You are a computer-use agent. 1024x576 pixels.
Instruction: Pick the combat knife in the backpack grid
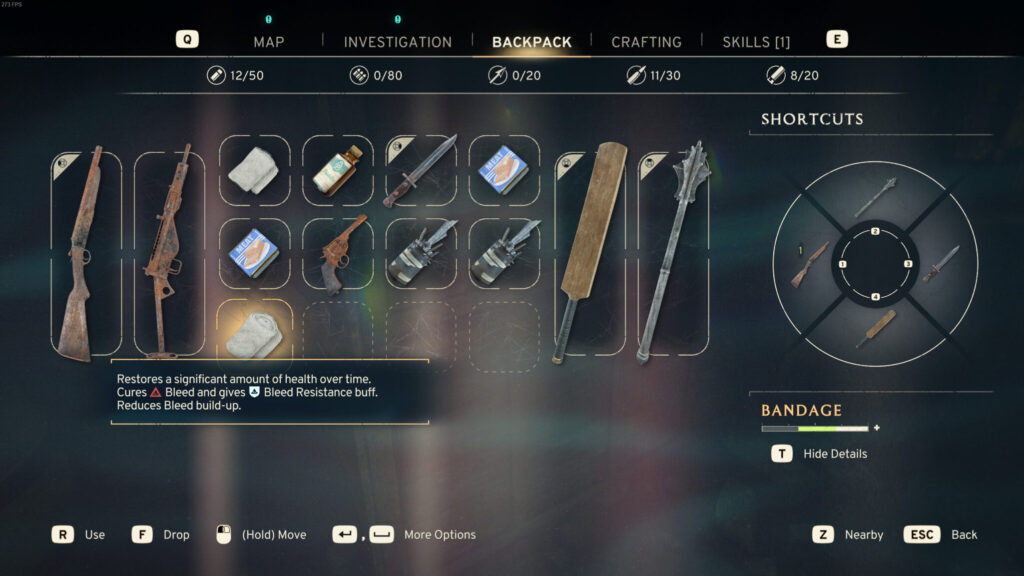[421, 170]
